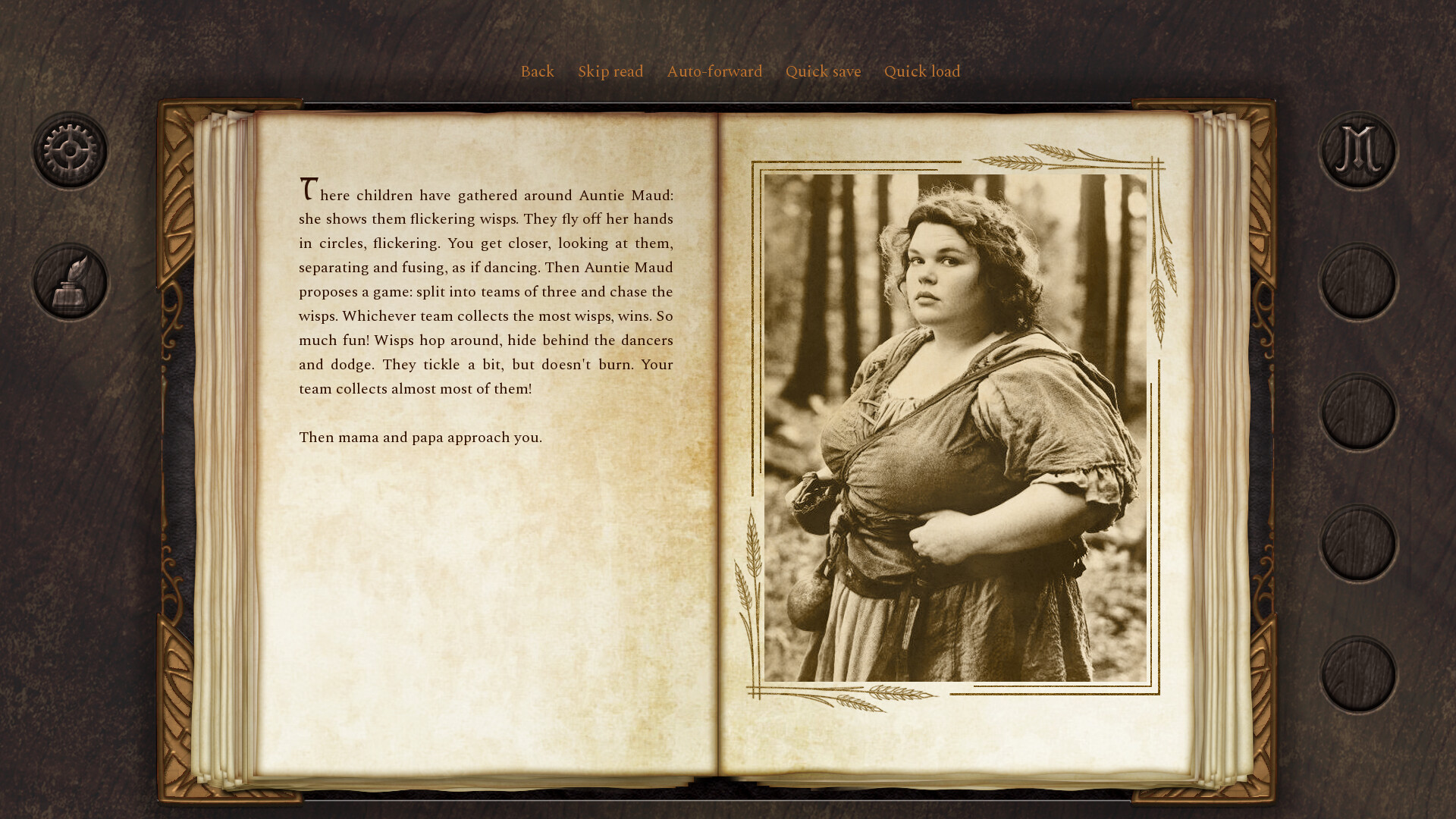This screenshot has height=819, width=1456.
Task: Click Quick save in the menu bar
Action: pos(823,71)
